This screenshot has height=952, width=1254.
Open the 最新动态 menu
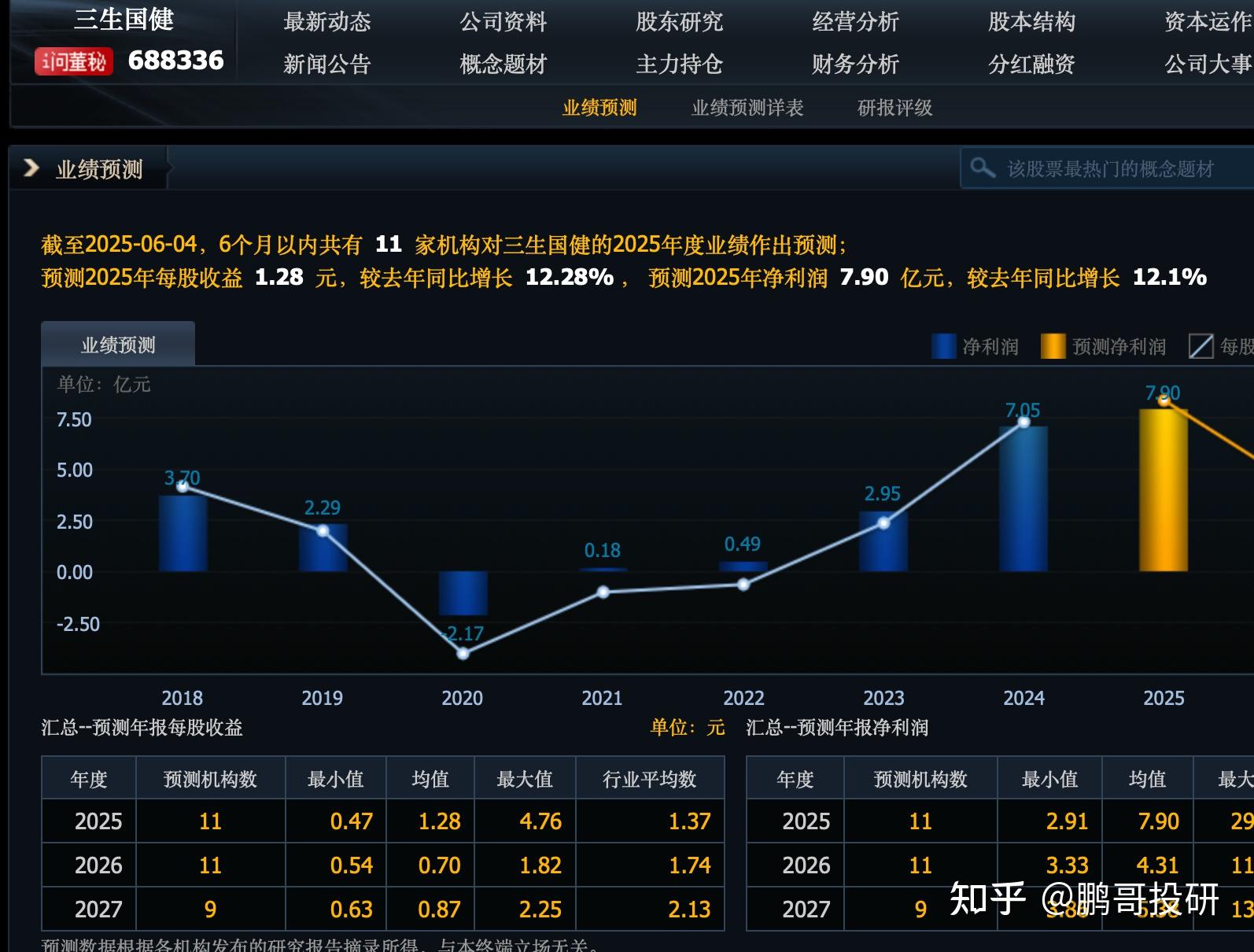[327, 23]
